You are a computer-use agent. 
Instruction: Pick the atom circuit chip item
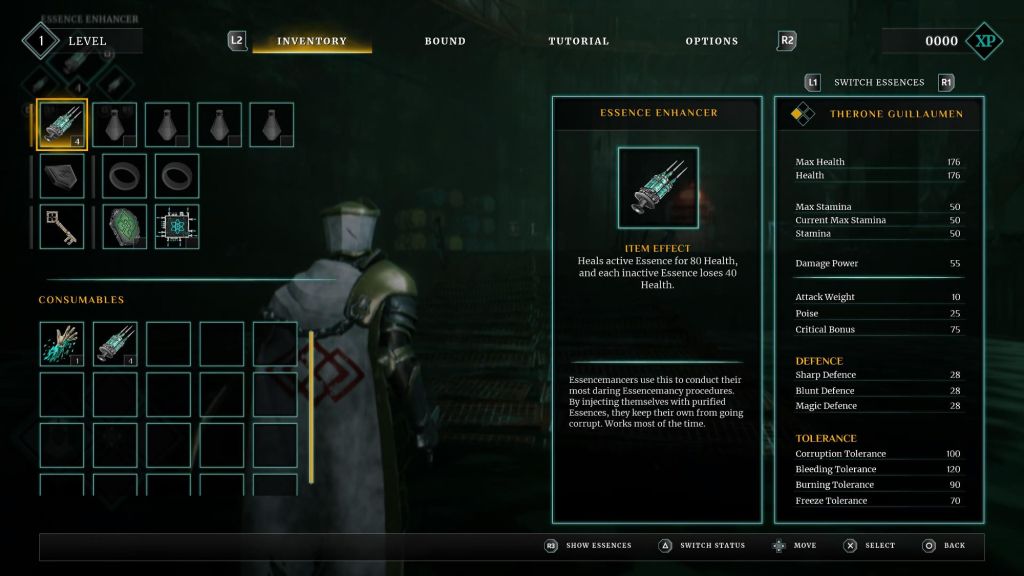176,227
